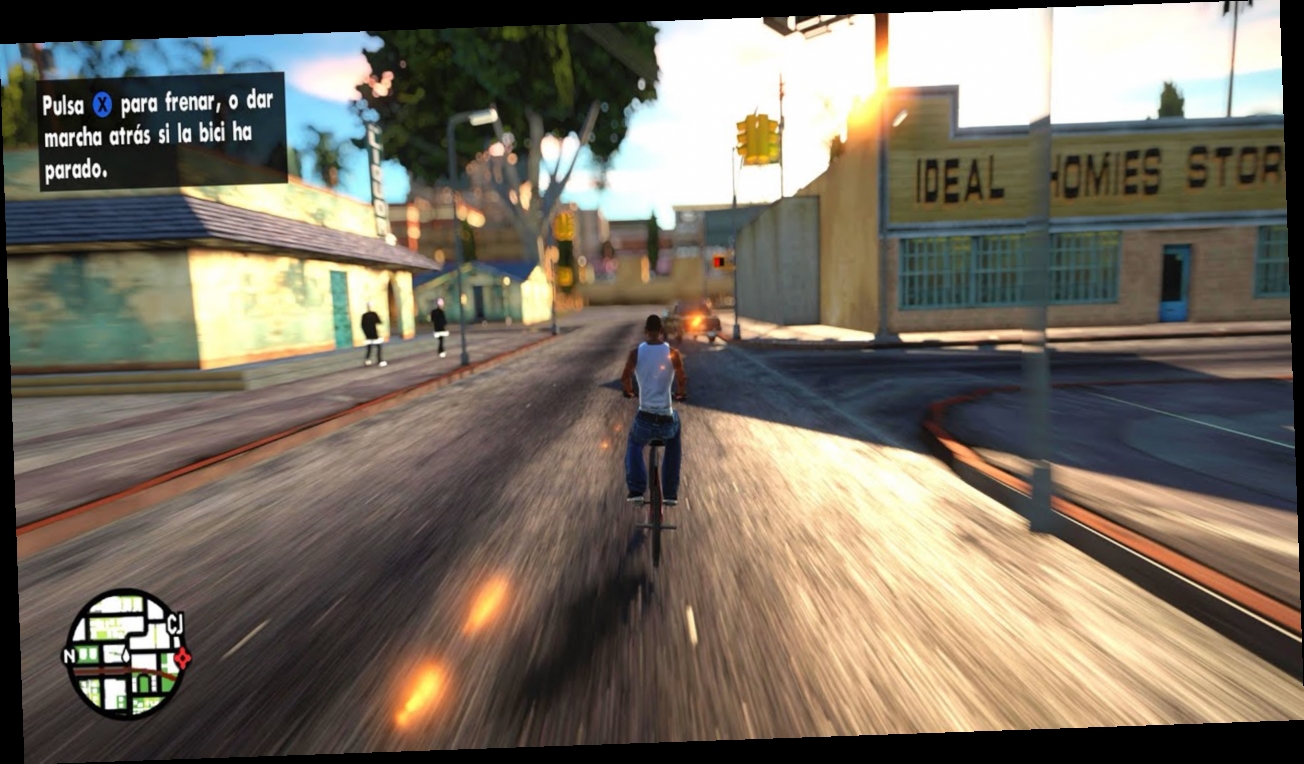The image size is (1304, 764).
Task: Click the black droplet icon inside the minimap
Action: click(126, 656)
